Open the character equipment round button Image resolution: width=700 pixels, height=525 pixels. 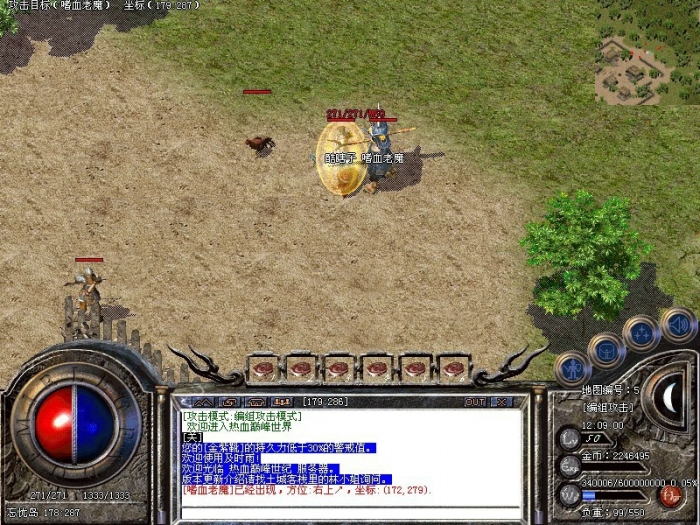(x=573, y=369)
